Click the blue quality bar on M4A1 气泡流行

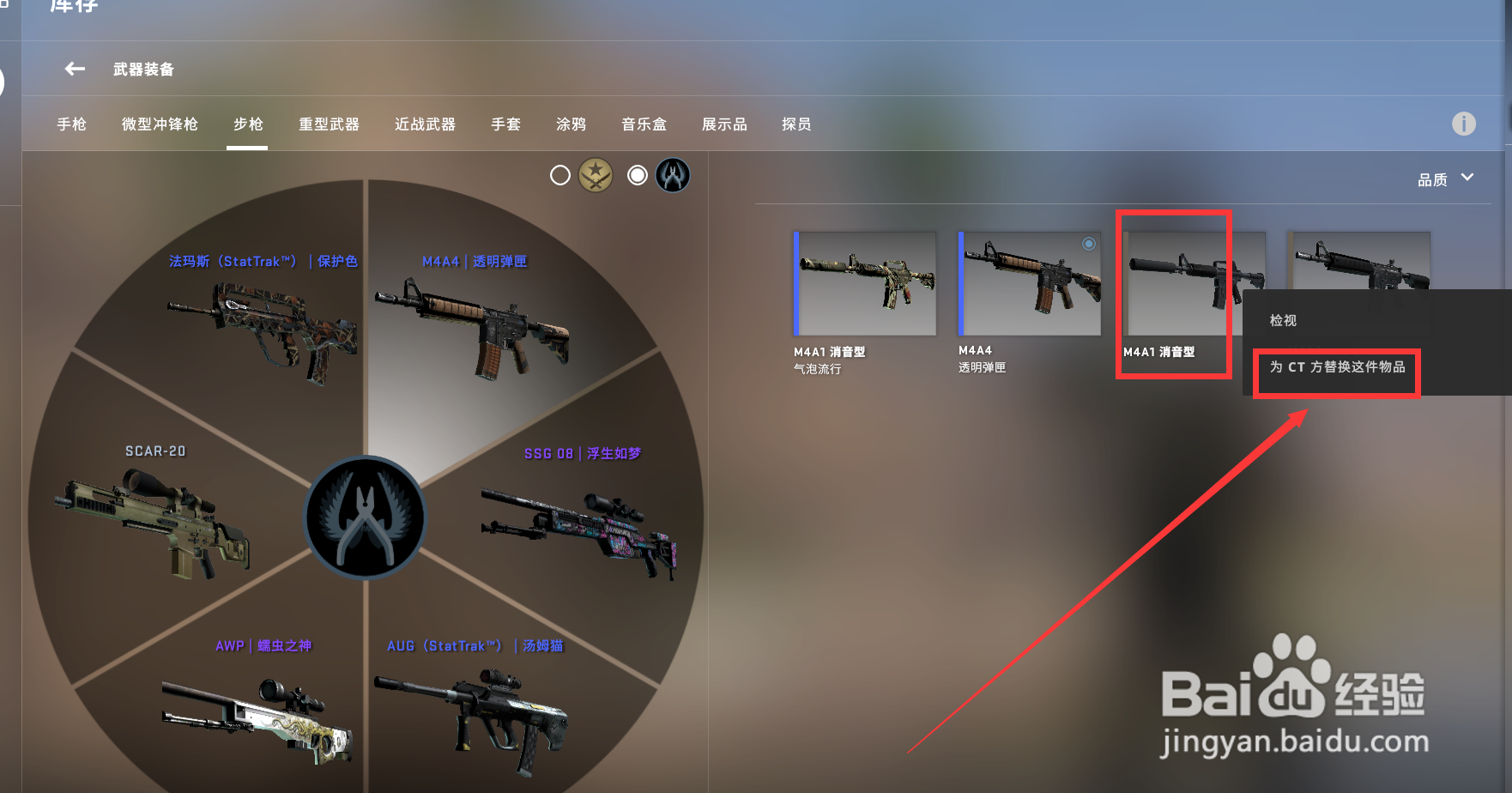[795, 283]
